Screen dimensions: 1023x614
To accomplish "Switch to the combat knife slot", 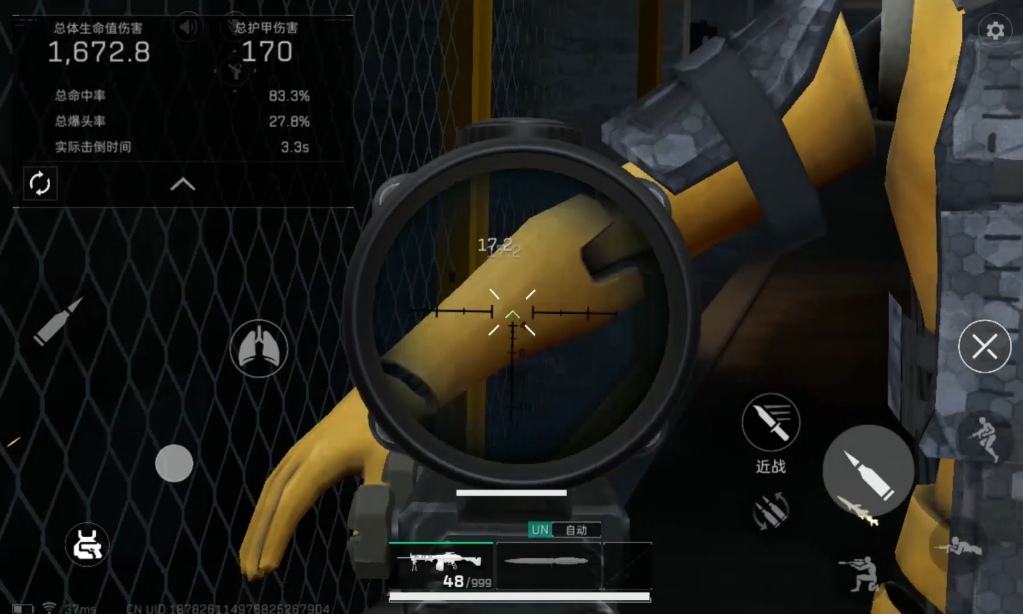I will click(x=549, y=564).
